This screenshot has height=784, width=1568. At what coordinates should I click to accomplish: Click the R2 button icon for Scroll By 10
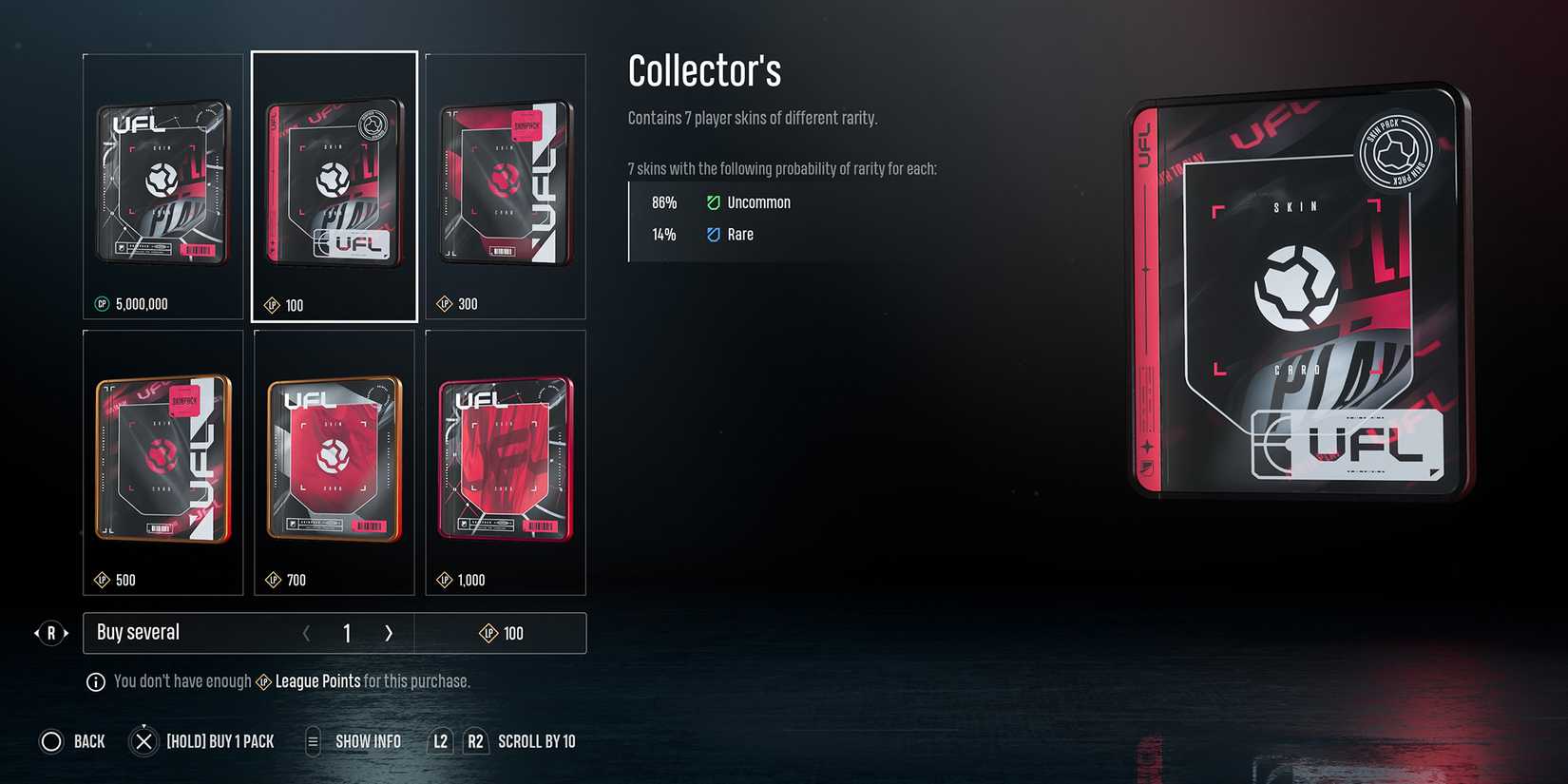click(x=475, y=741)
